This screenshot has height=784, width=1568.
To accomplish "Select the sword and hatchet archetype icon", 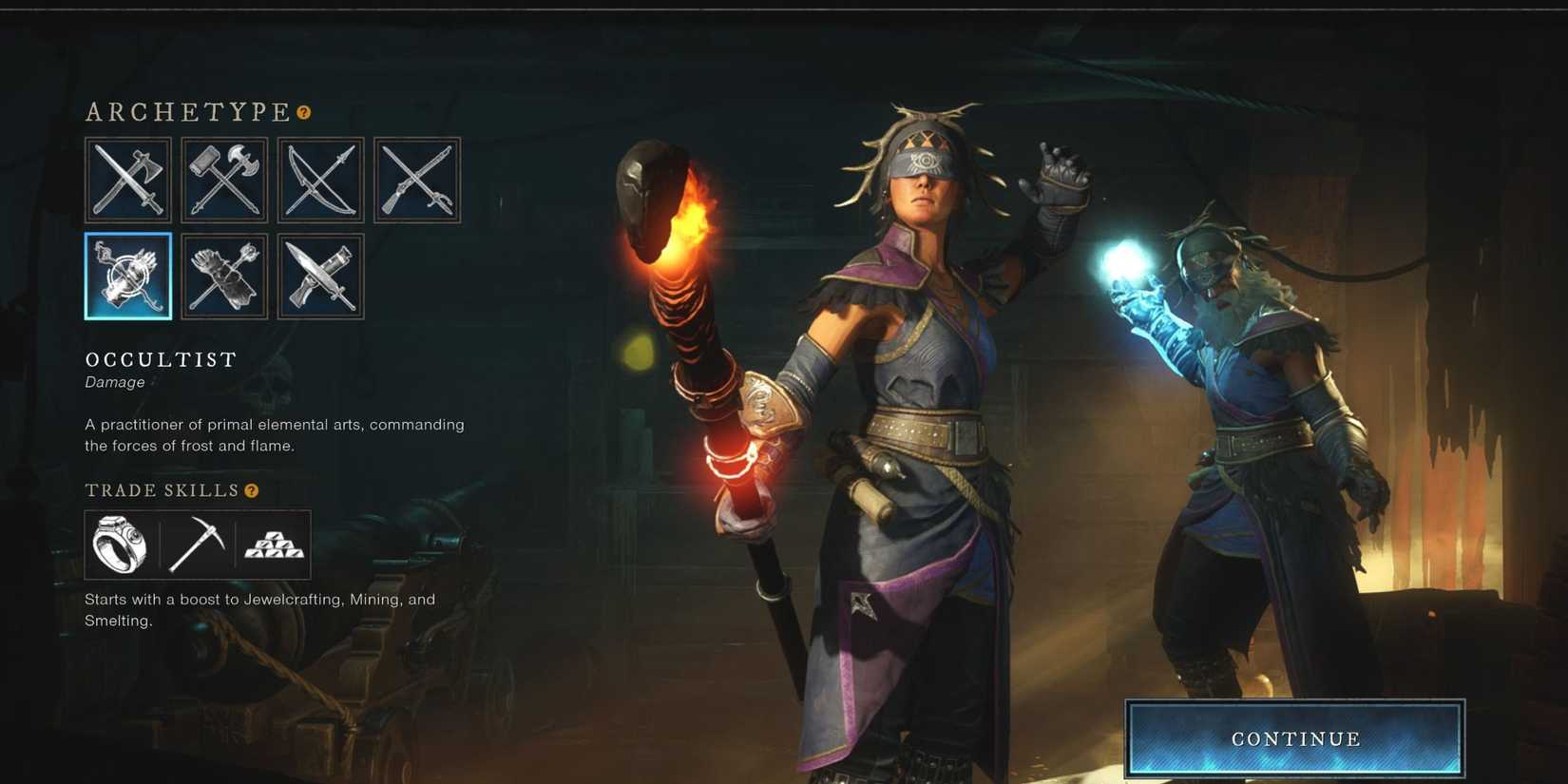I will coord(127,180).
